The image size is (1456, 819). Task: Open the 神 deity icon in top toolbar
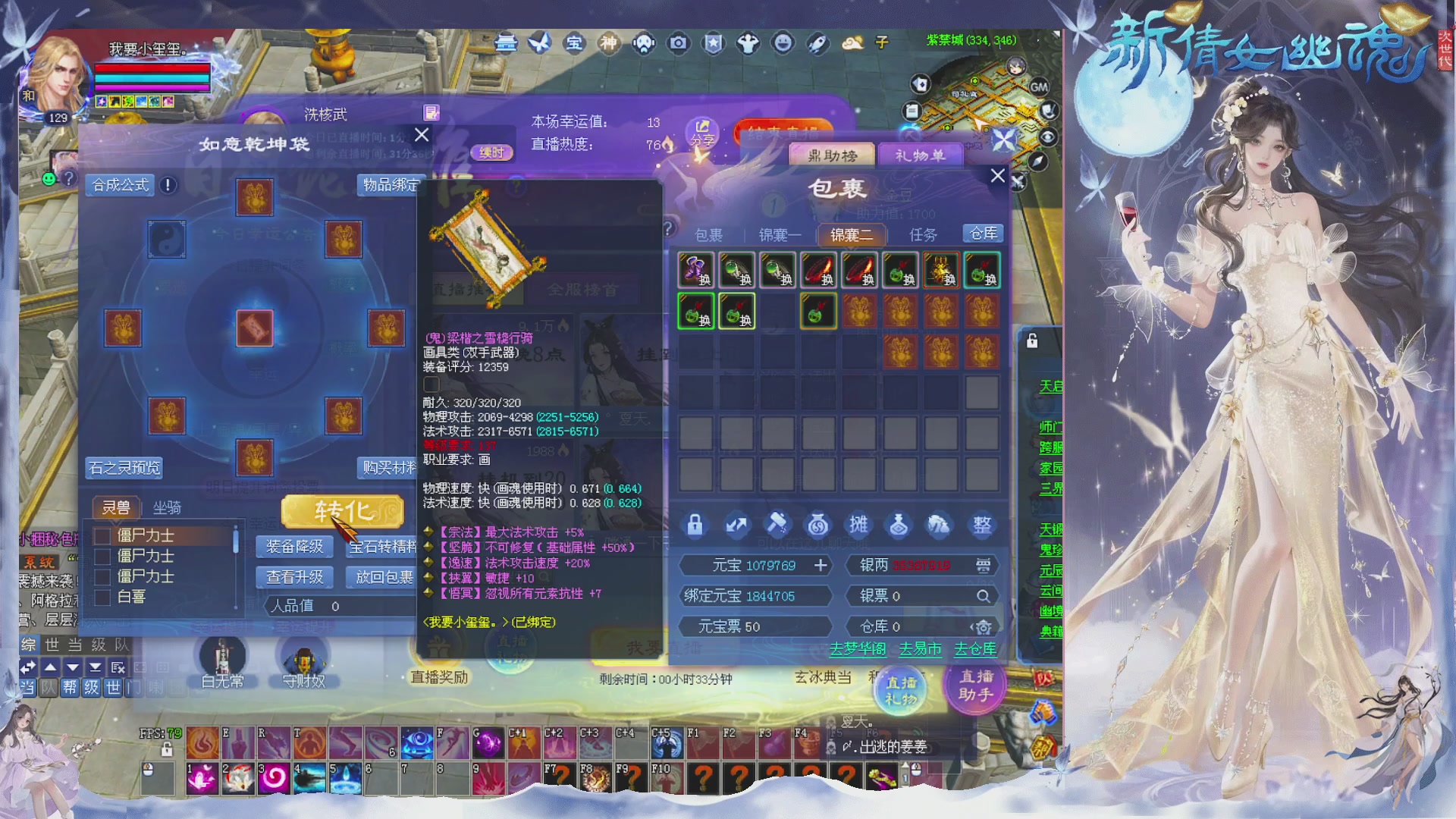609,43
